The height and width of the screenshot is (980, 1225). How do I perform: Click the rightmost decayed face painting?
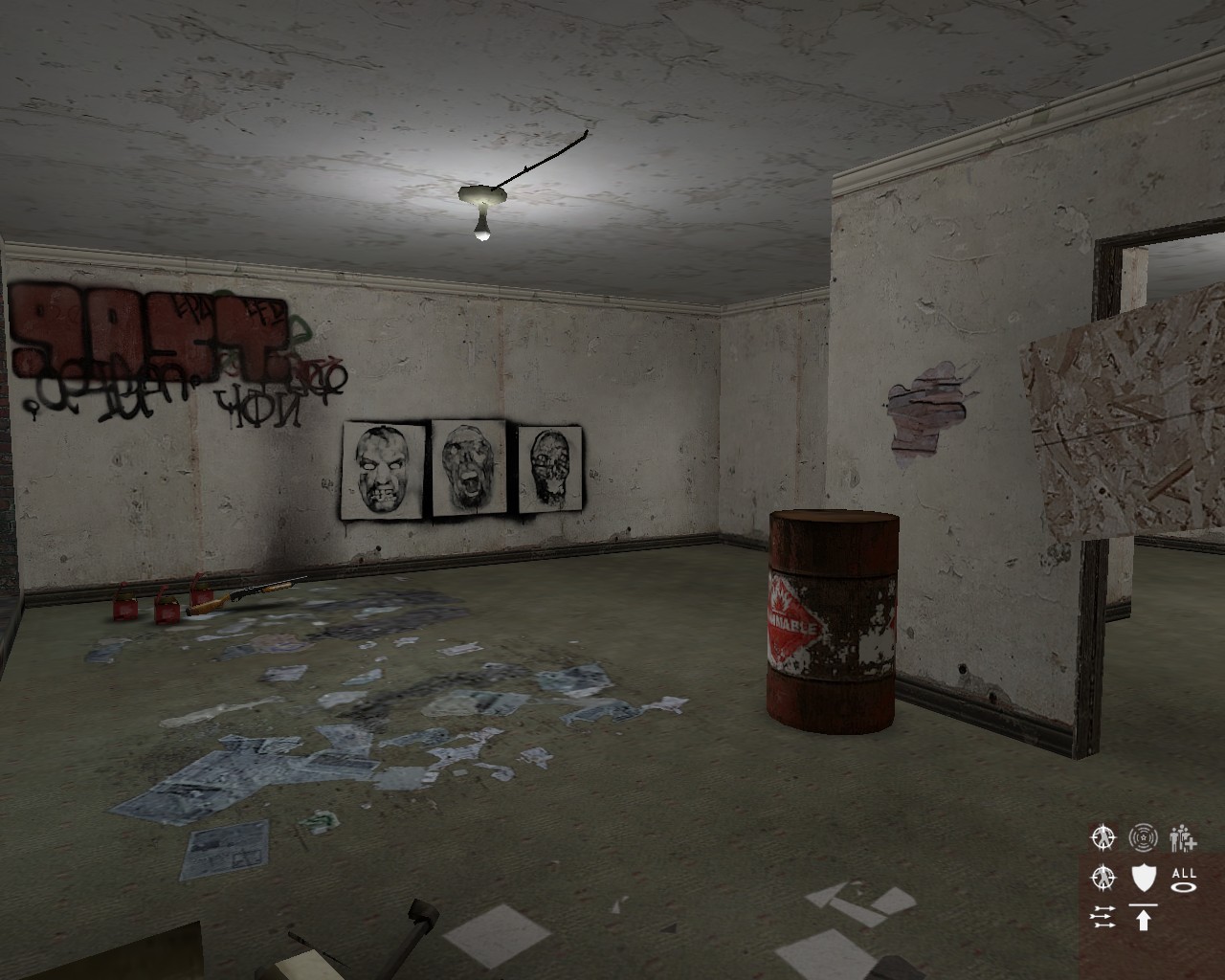pos(548,468)
